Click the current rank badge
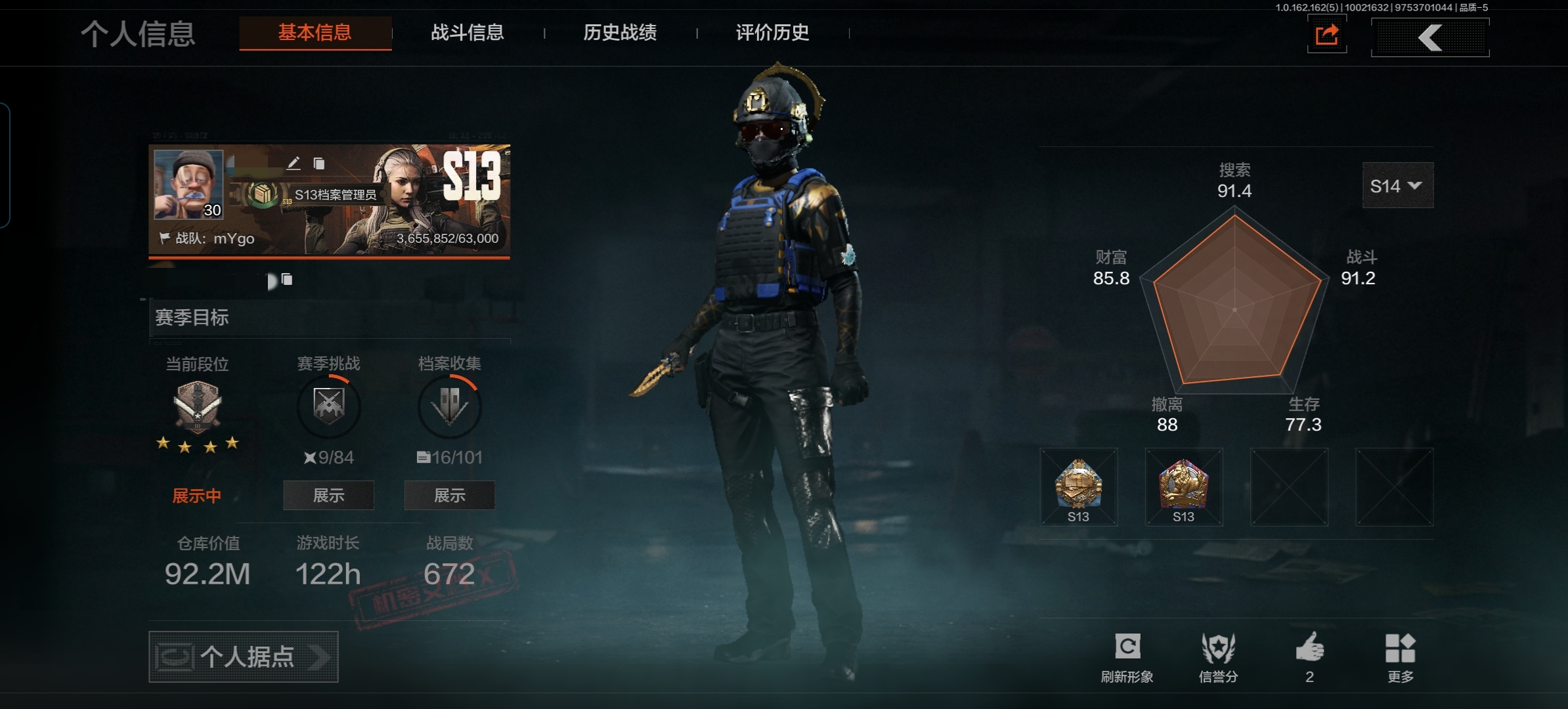This screenshot has width=1568, height=709. point(197,407)
